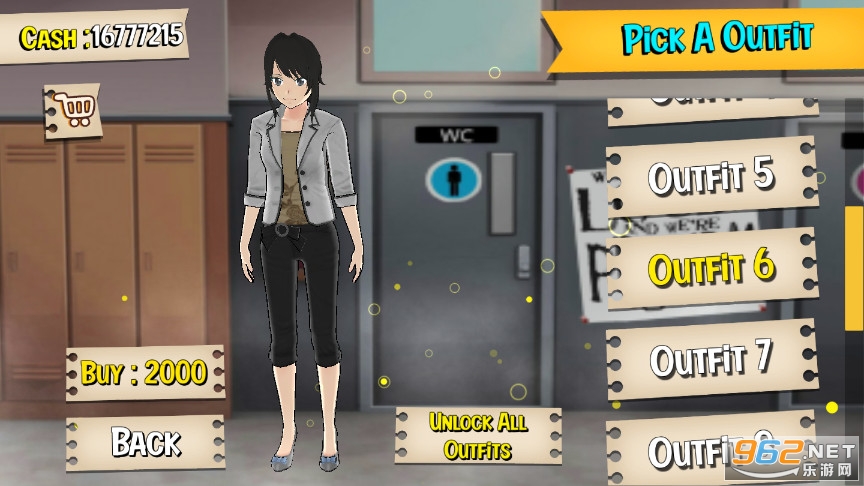The image size is (864, 486).
Task: Unlock All Outfits
Action: pyautogui.click(x=478, y=436)
